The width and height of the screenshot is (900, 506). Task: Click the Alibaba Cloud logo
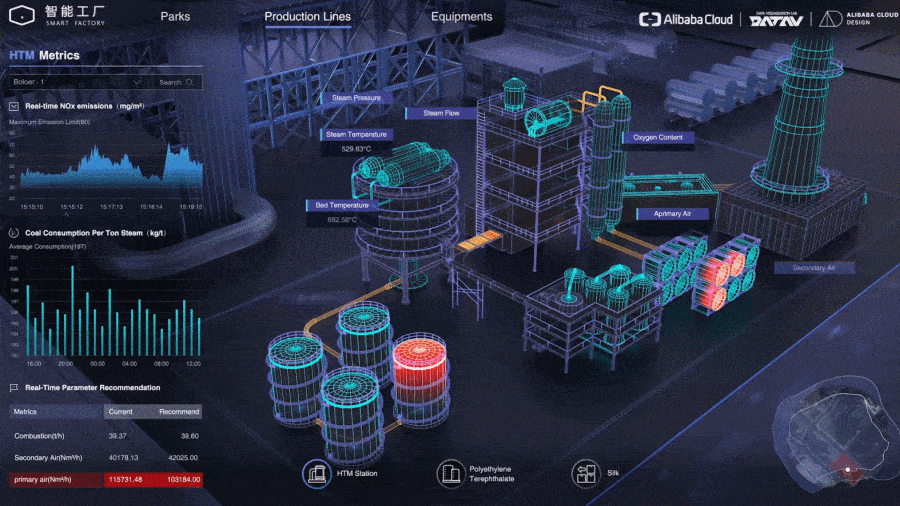[686, 19]
